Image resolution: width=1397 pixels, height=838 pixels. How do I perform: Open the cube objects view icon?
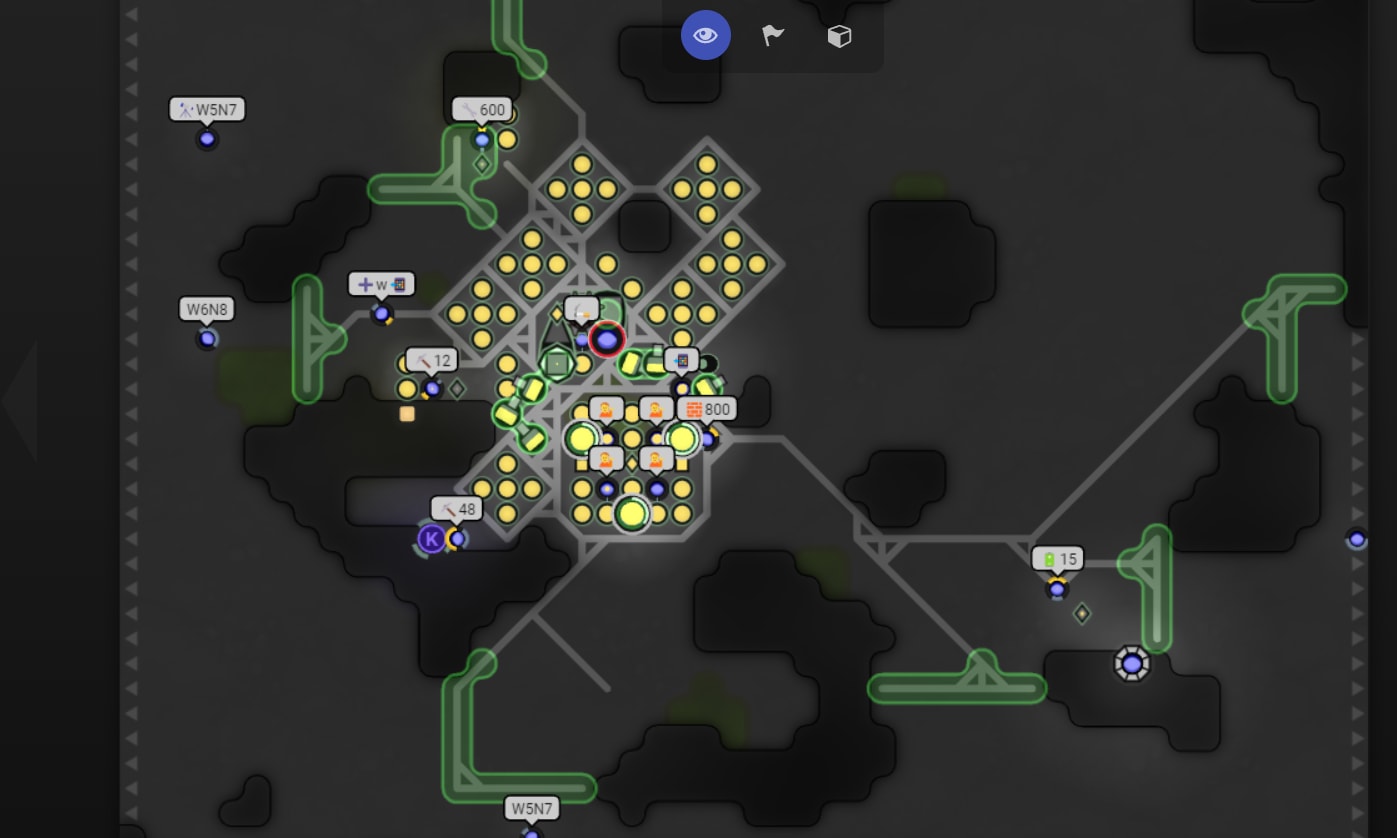pos(839,35)
